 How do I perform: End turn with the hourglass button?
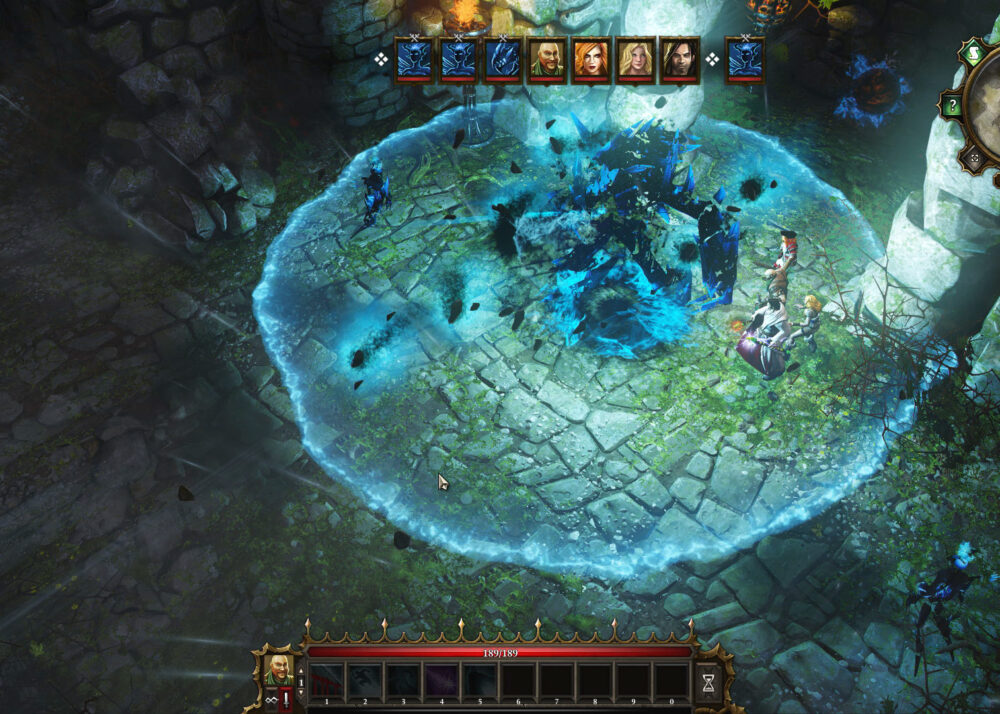[707, 682]
